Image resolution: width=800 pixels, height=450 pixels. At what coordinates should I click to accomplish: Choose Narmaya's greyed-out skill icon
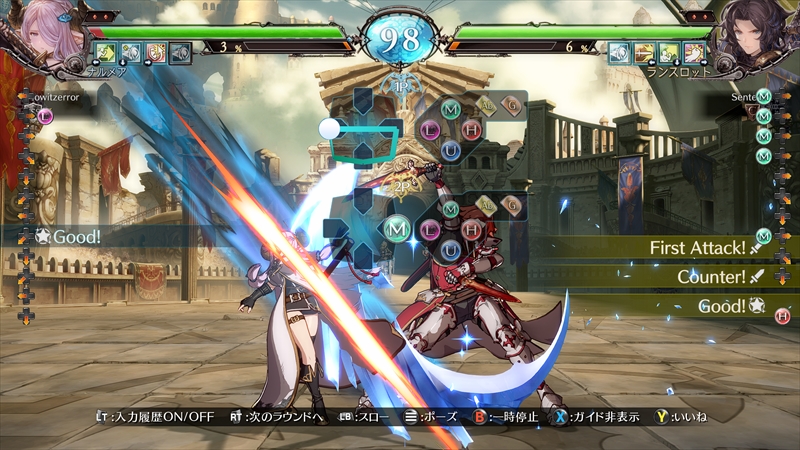point(180,52)
